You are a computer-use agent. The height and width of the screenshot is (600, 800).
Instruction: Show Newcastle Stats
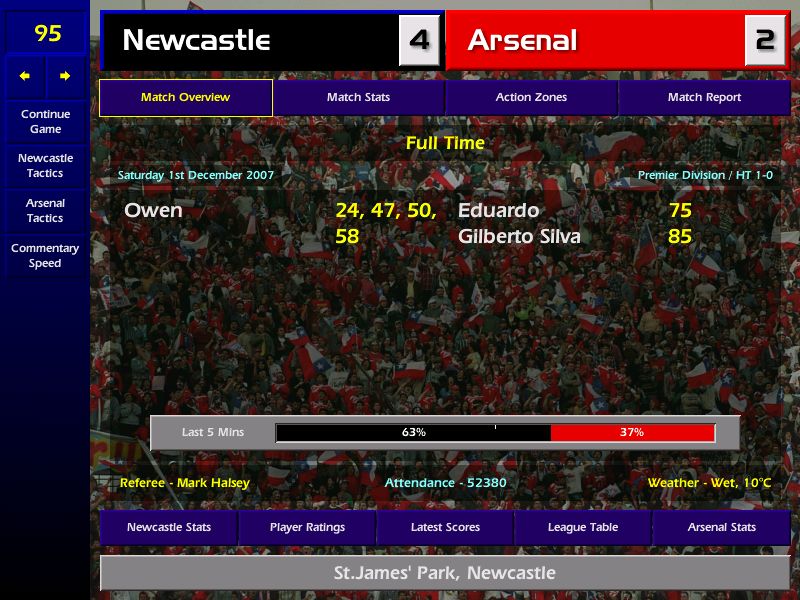pos(169,527)
